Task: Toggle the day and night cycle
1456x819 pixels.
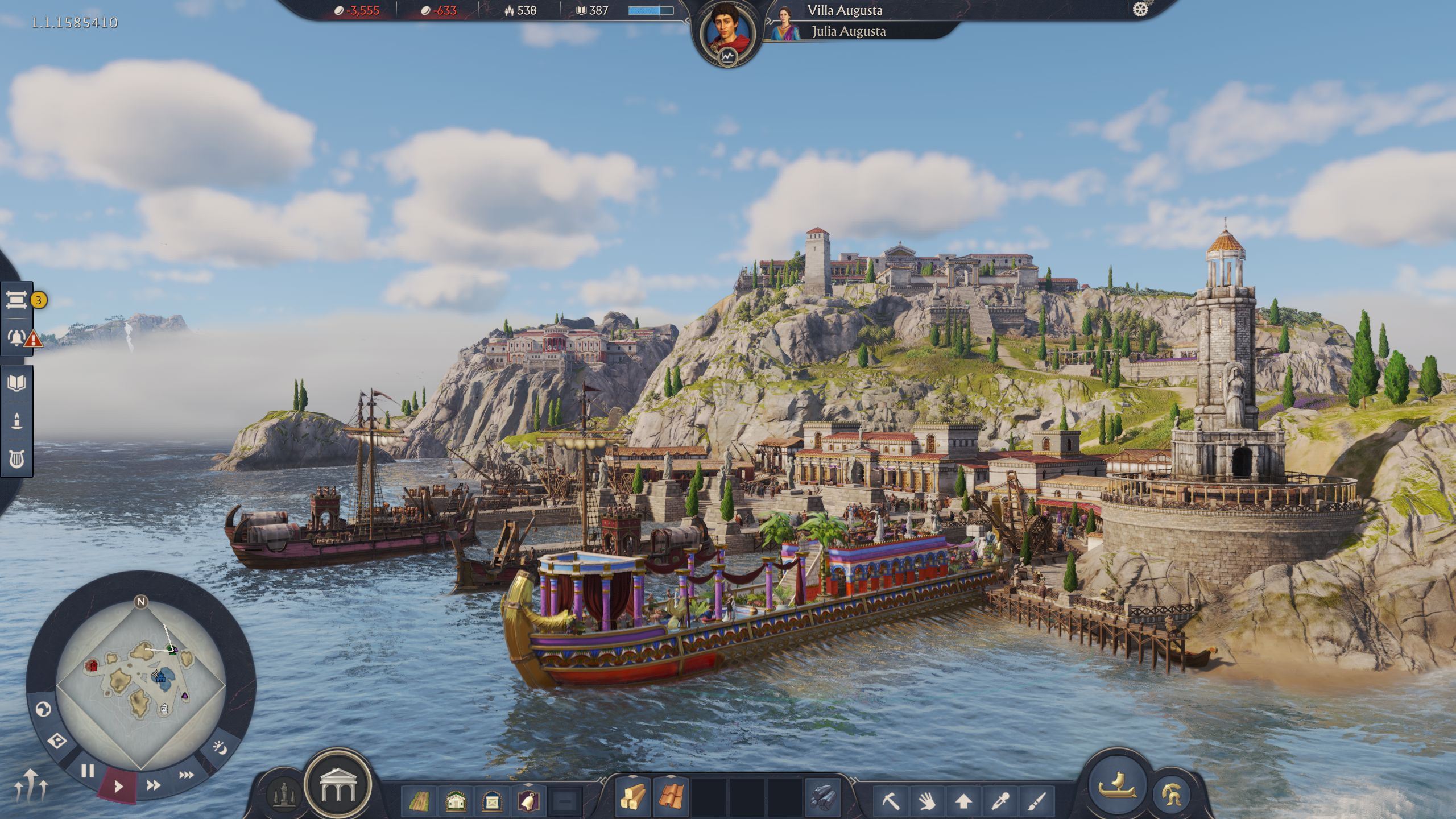Action: coord(221,747)
